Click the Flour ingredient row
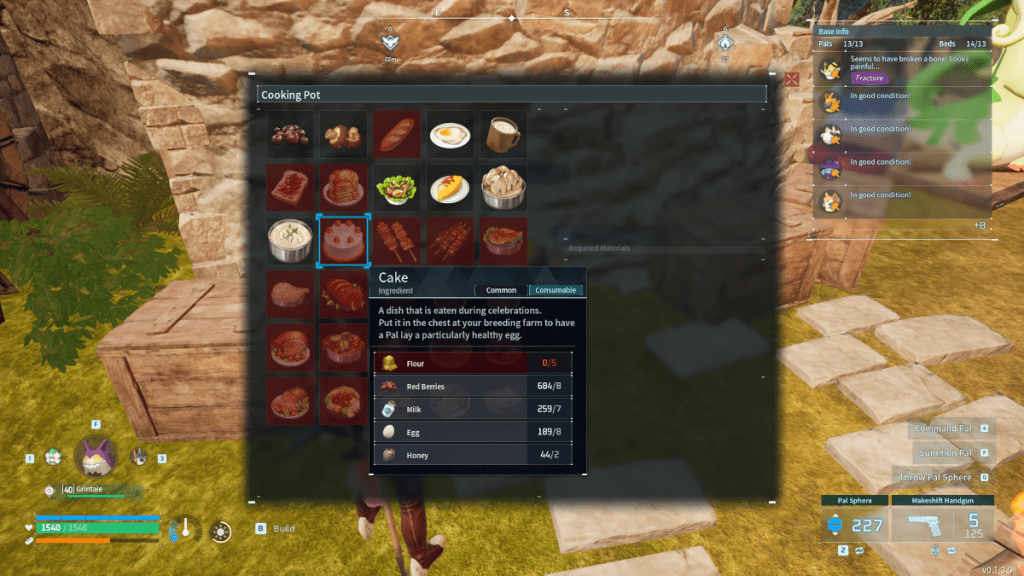 pos(479,364)
